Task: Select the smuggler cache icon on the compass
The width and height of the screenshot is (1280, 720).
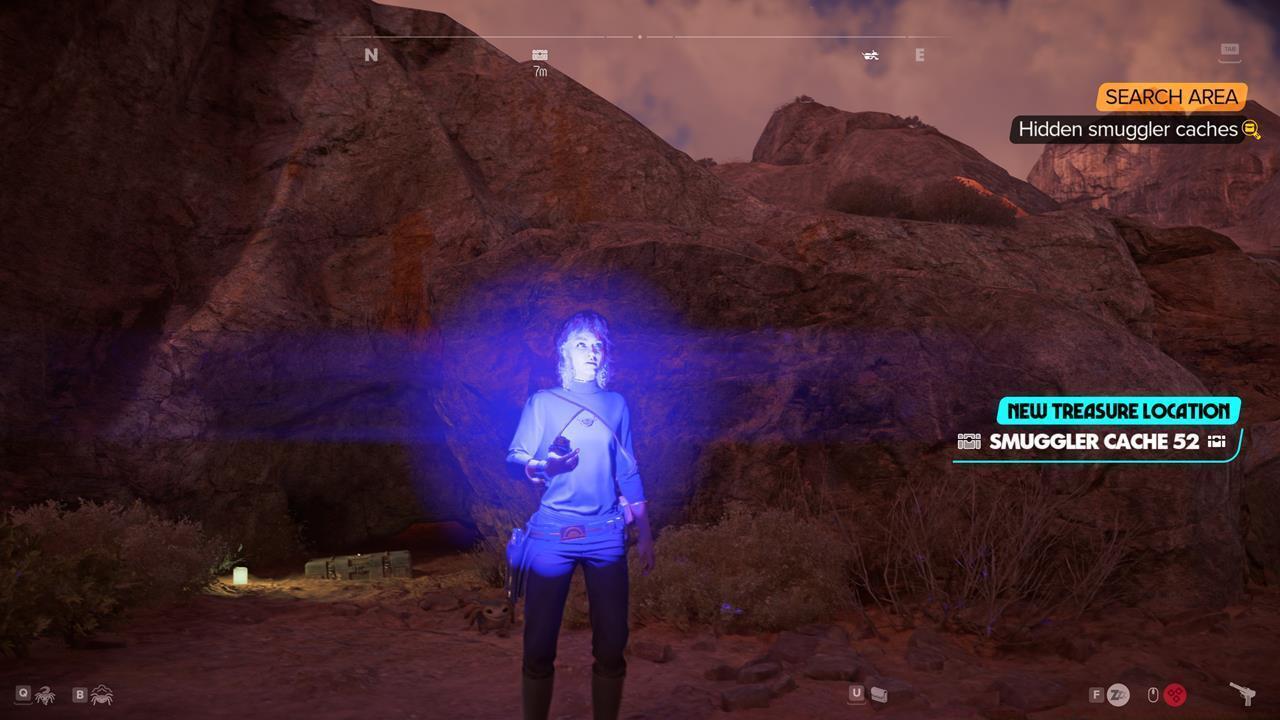Action: tap(539, 55)
